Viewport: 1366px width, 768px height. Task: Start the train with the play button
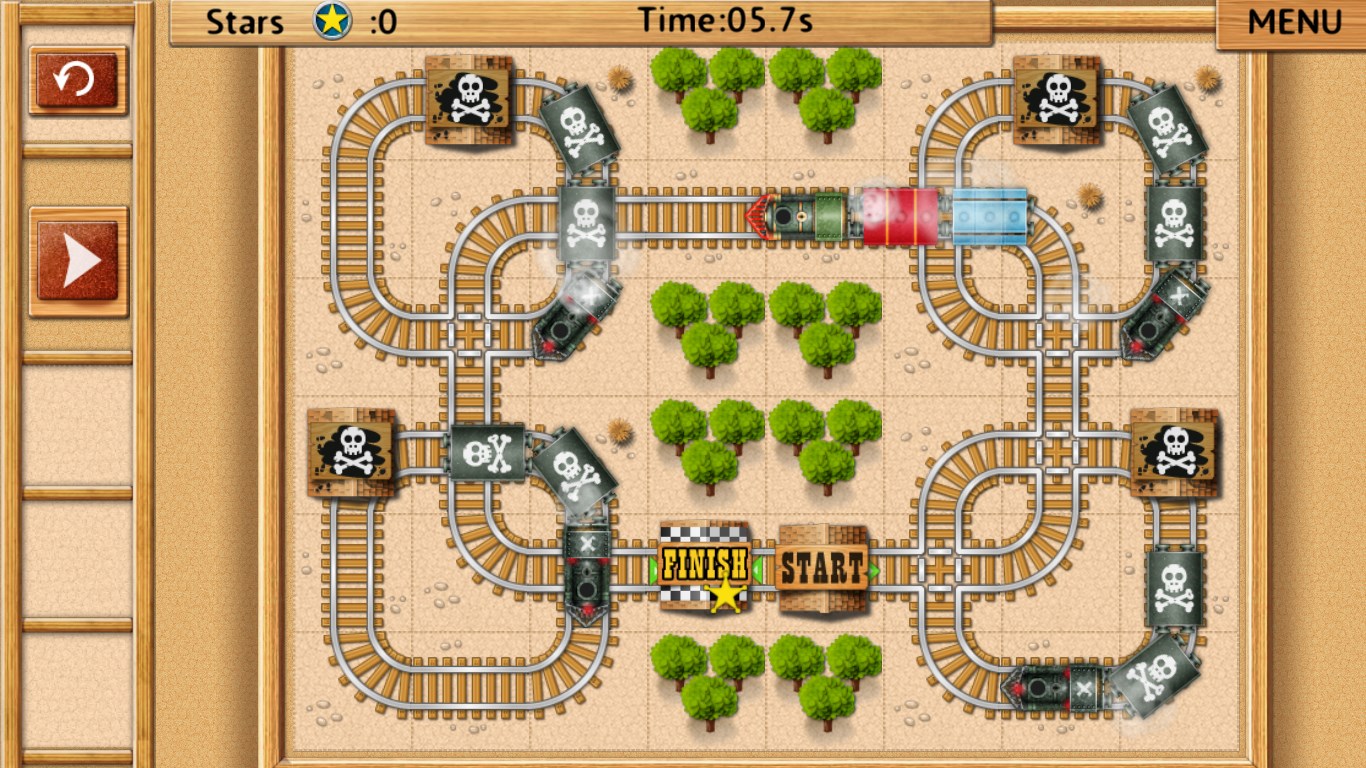click(80, 261)
